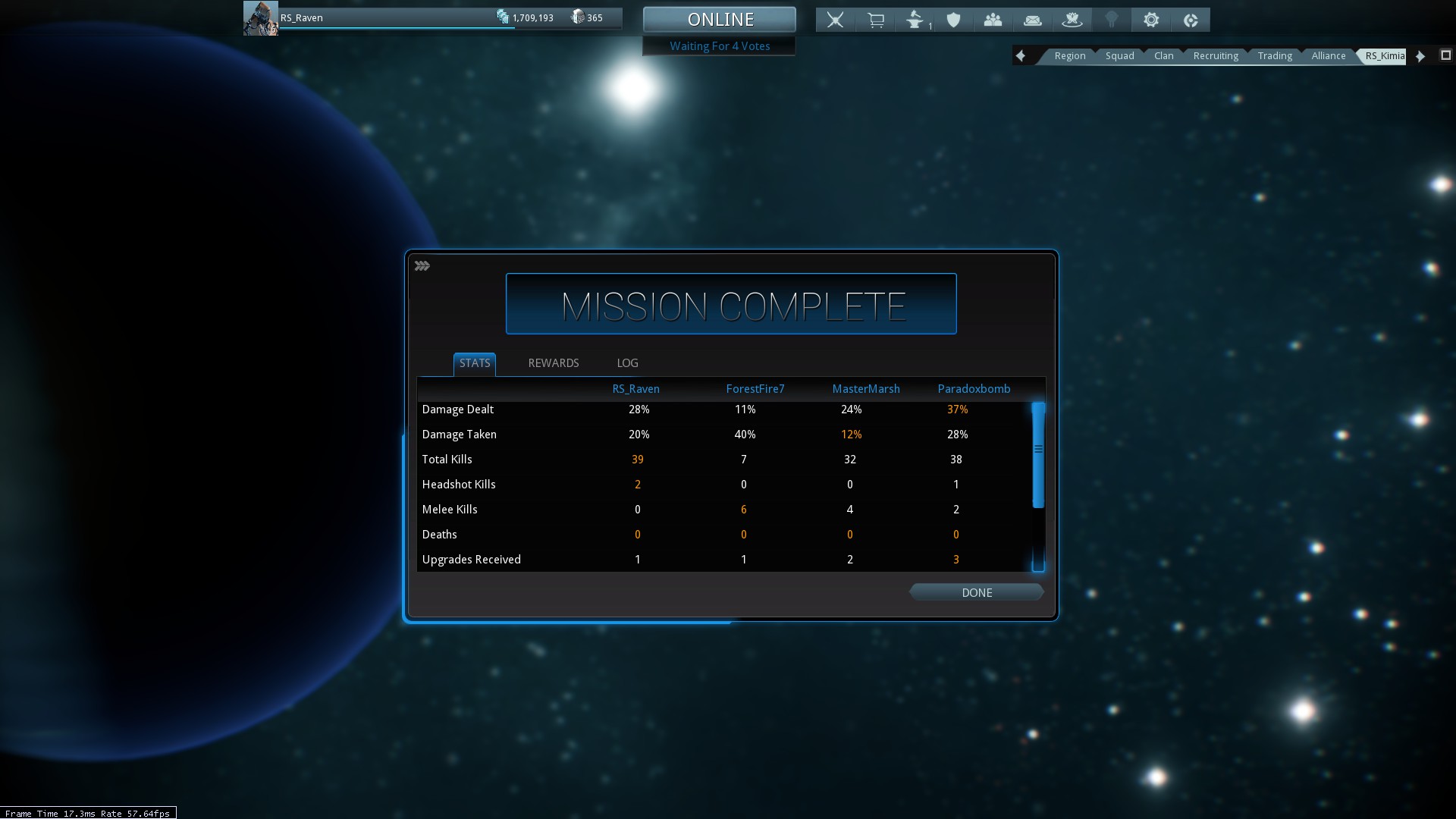Open the Recruiting chat tab
The image size is (1456, 819).
(x=1215, y=56)
